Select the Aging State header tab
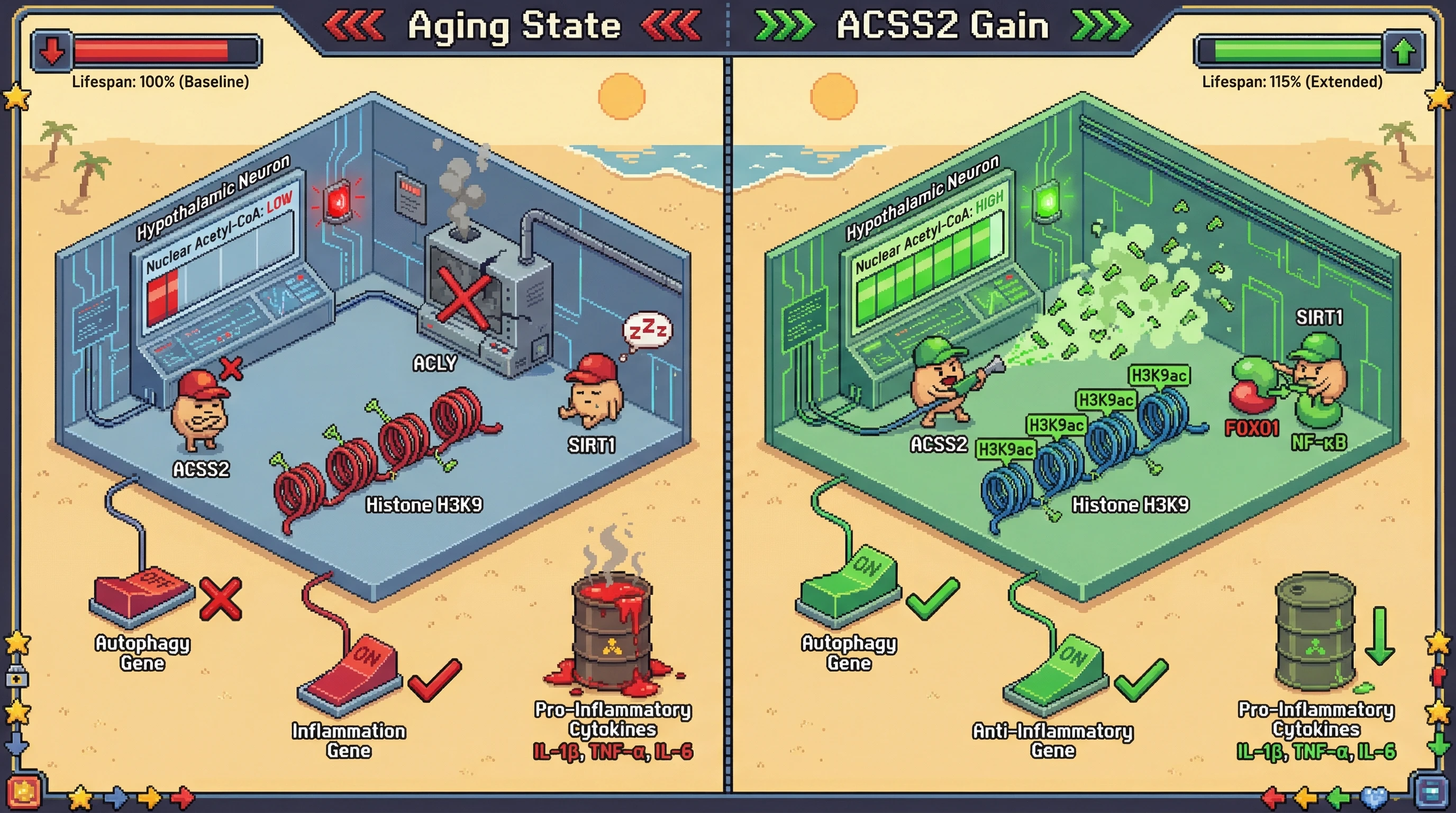The image size is (1456, 813). point(514,26)
